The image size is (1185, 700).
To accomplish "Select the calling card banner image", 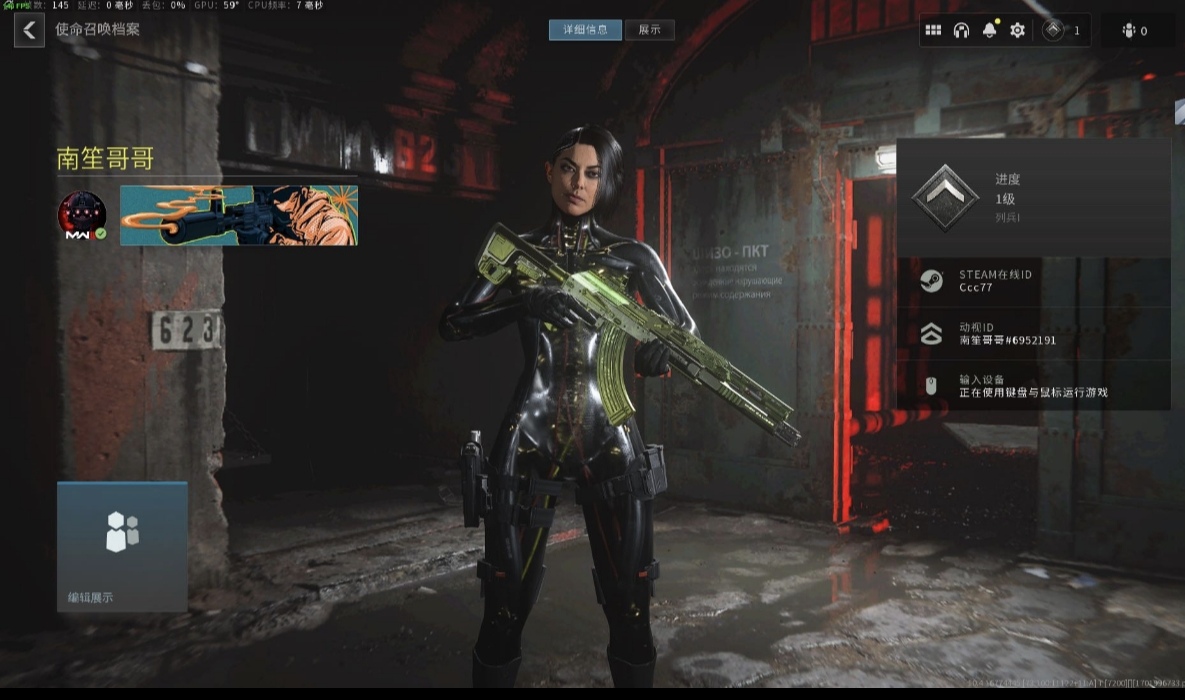I will coord(239,215).
